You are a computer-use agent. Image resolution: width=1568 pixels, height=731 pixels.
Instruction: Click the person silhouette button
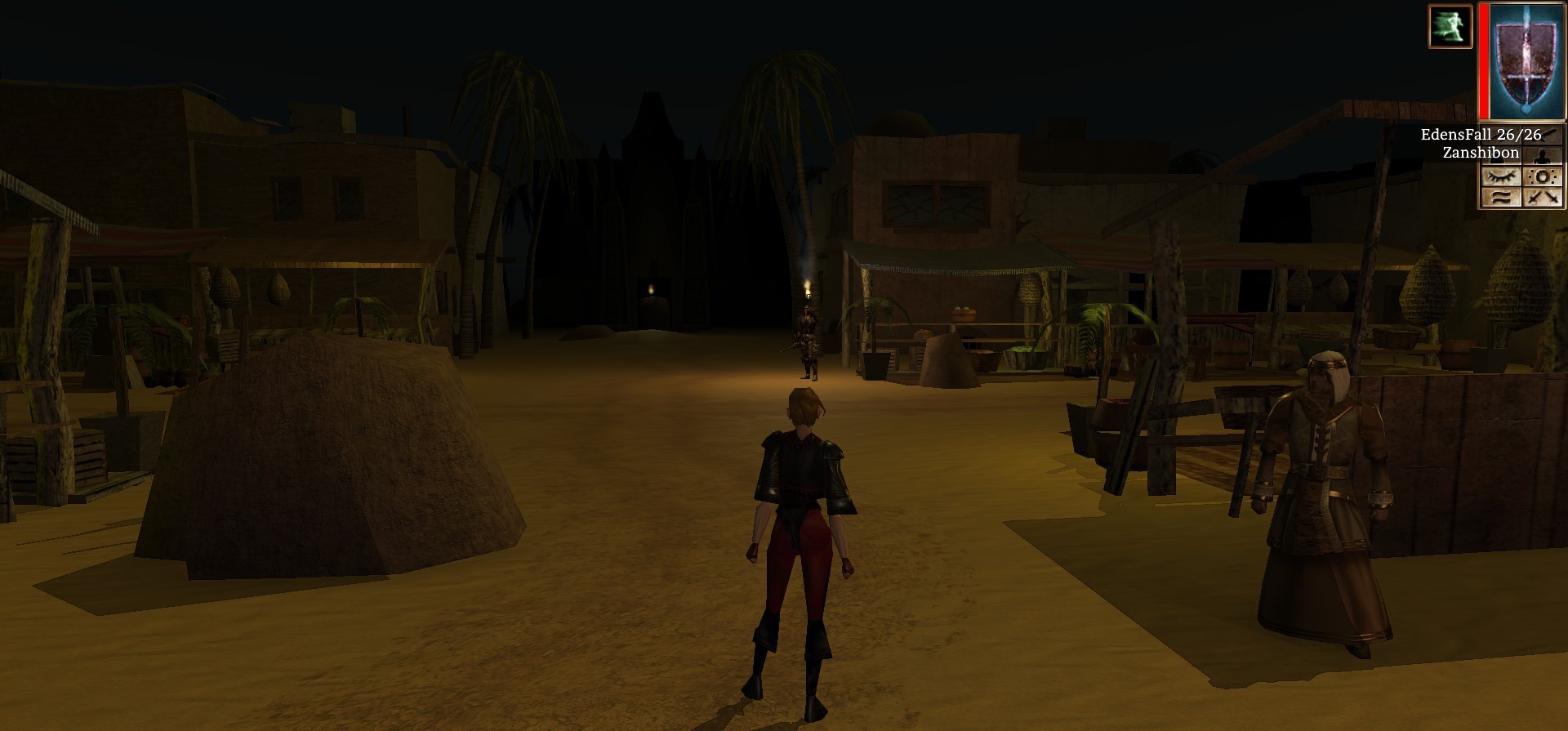click(1543, 155)
